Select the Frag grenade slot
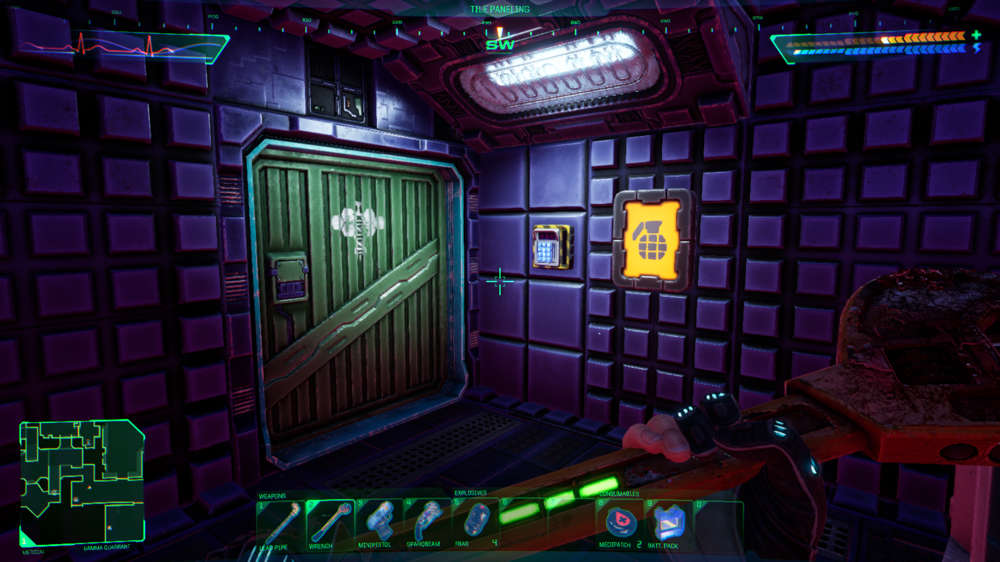The width and height of the screenshot is (1000, 562). pos(474,523)
